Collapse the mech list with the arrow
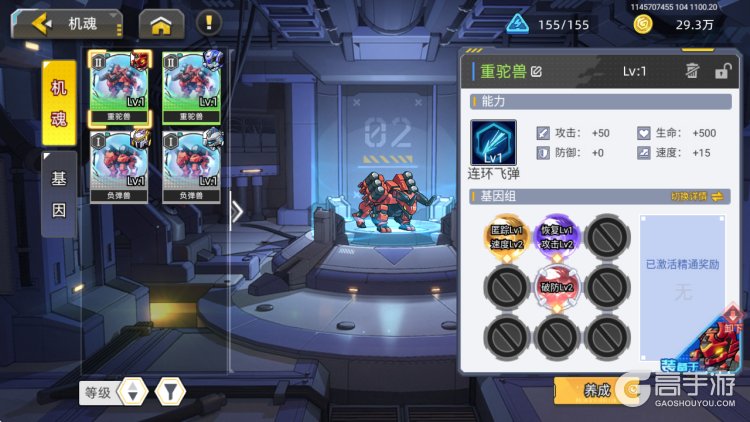The height and width of the screenshot is (422, 750). (237, 211)
